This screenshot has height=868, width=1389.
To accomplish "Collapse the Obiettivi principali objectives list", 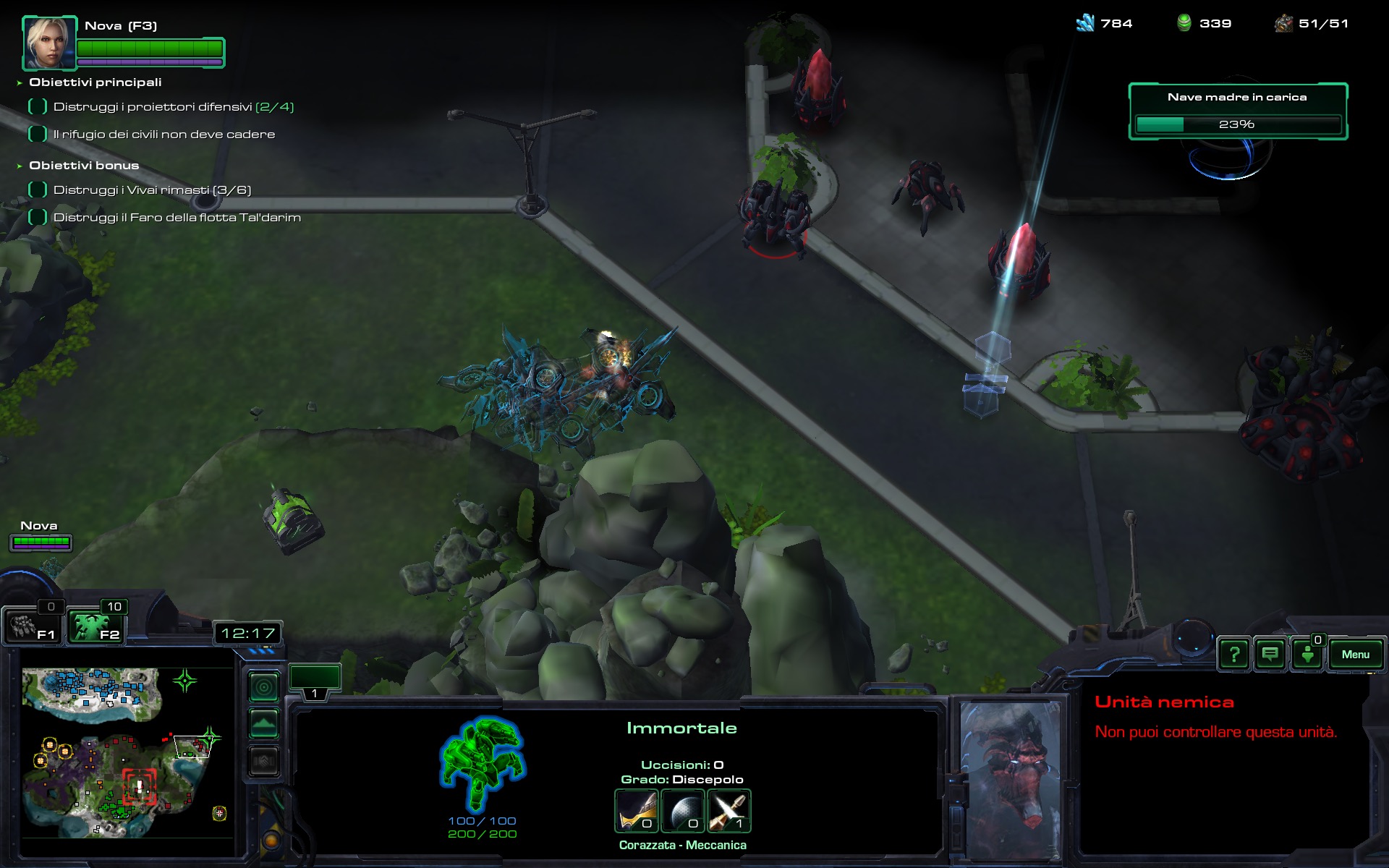I will [20, 83].
